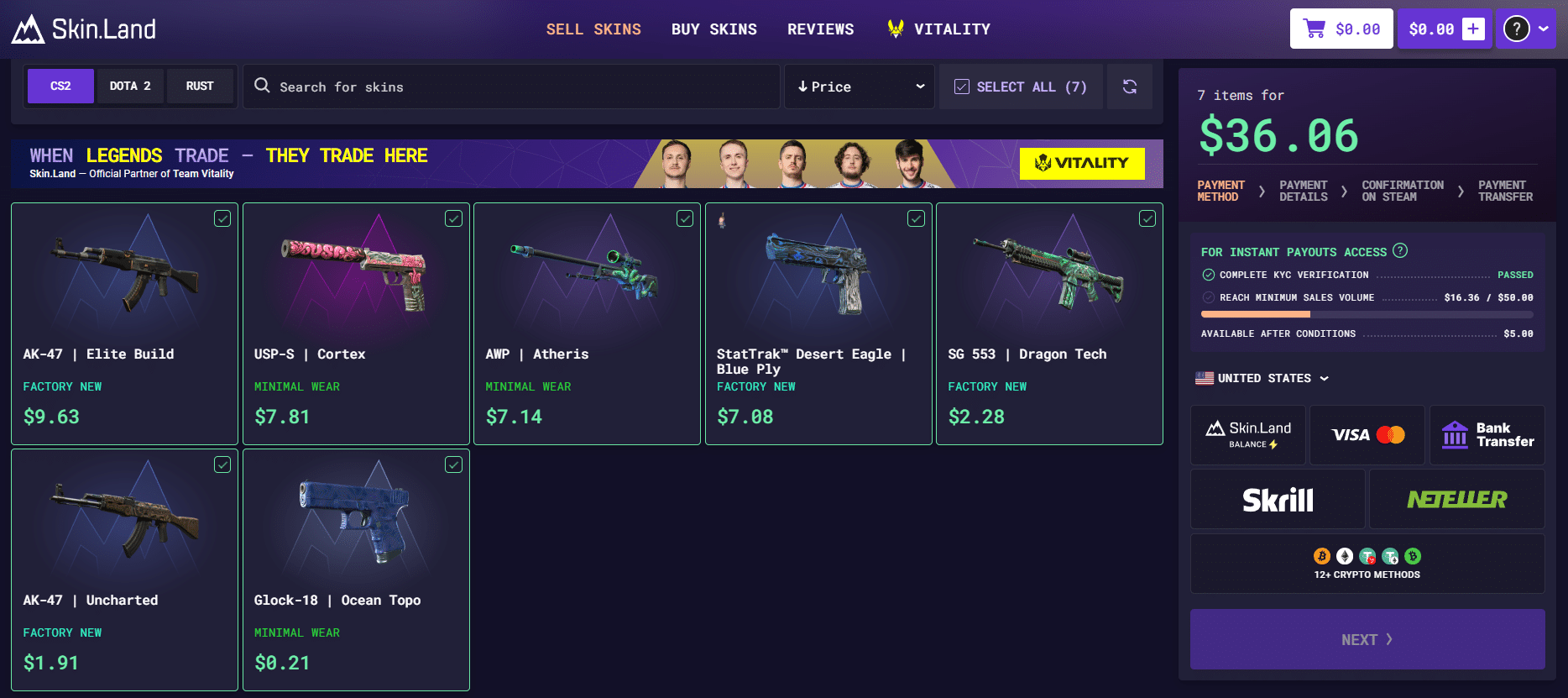
Task: Click the refresh inventory icon
Action: coord(1130,87)
